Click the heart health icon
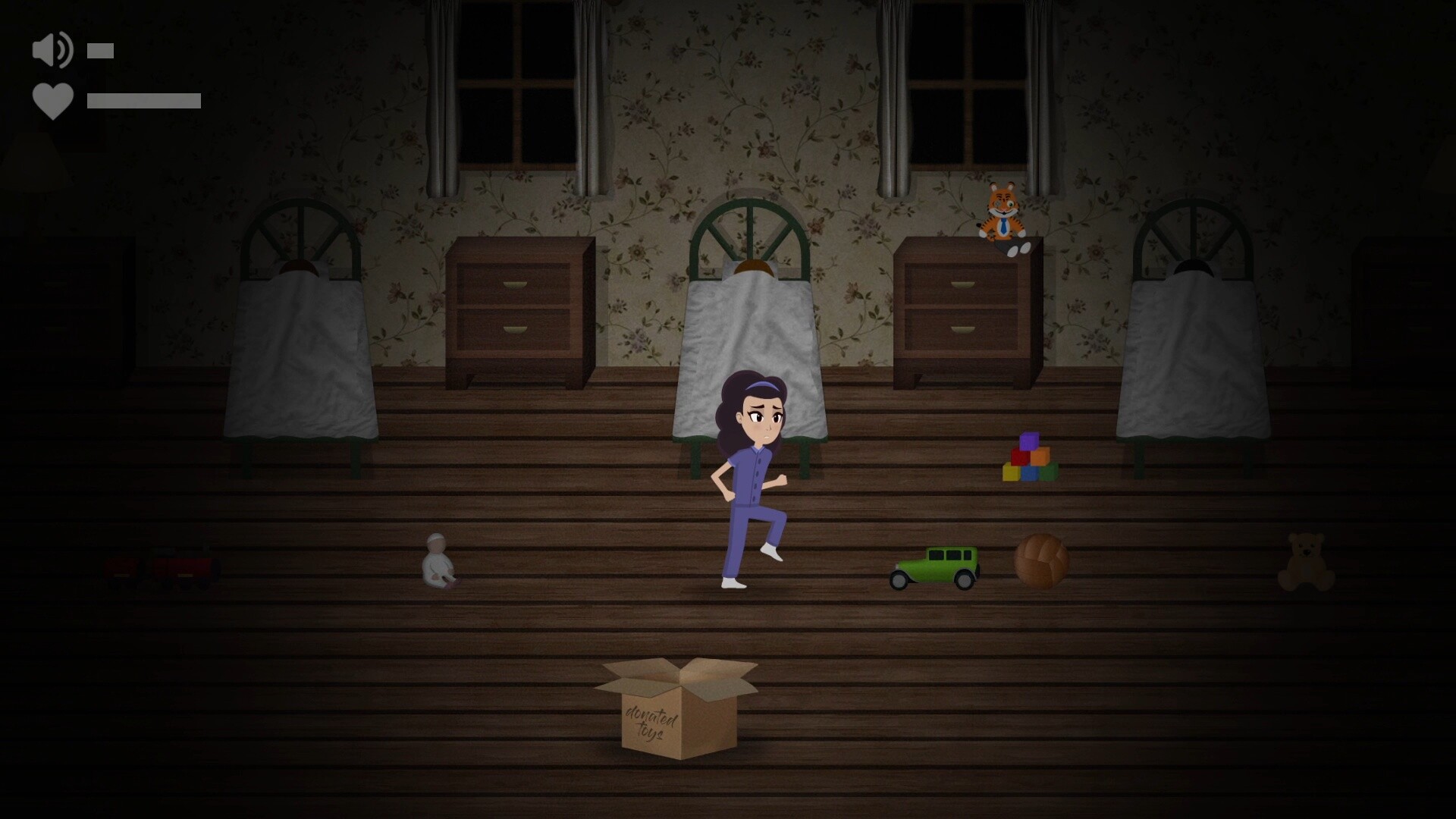The width and height of the screenshot is (1456, 819). pyautogui.click(x=52, y=99)
